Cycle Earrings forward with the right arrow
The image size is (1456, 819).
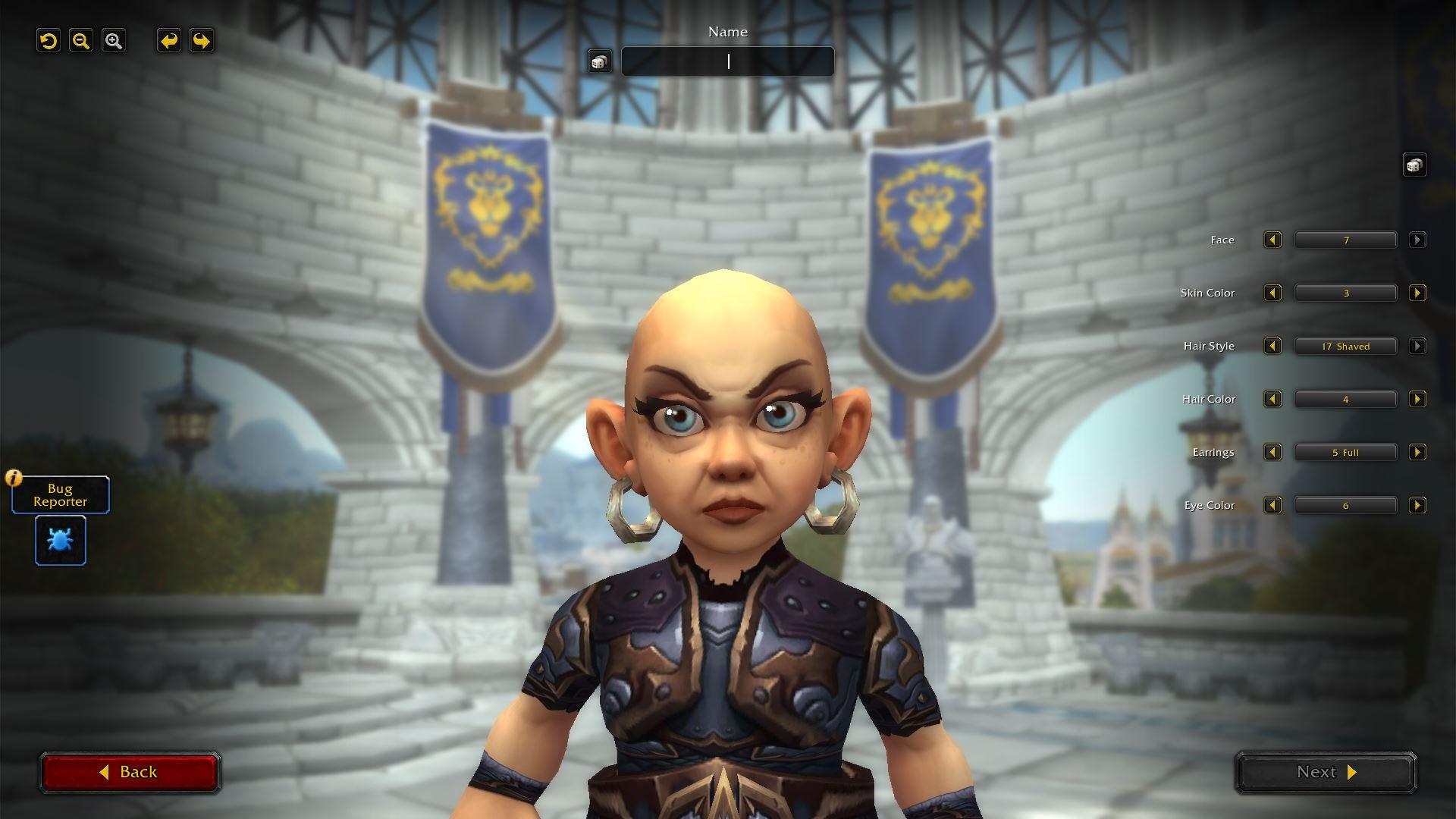tap(1418, 452)
